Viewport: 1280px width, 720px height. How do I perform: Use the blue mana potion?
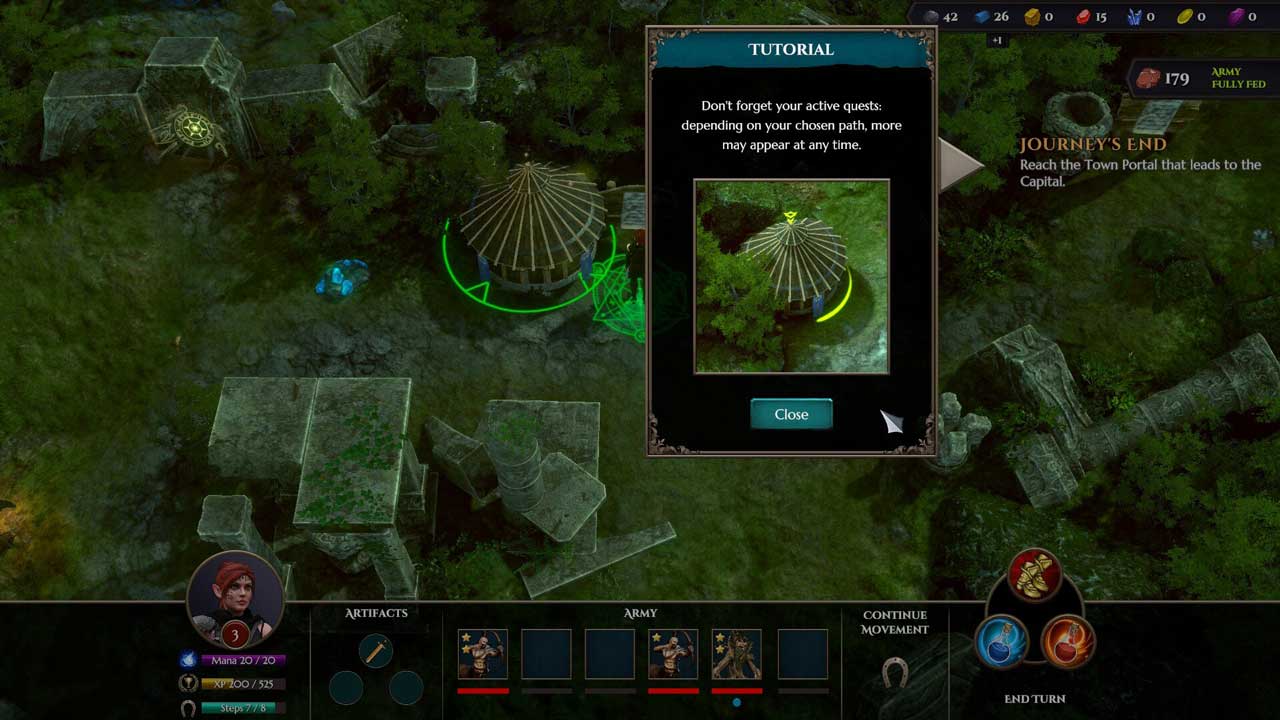[x=1003, y=641]
